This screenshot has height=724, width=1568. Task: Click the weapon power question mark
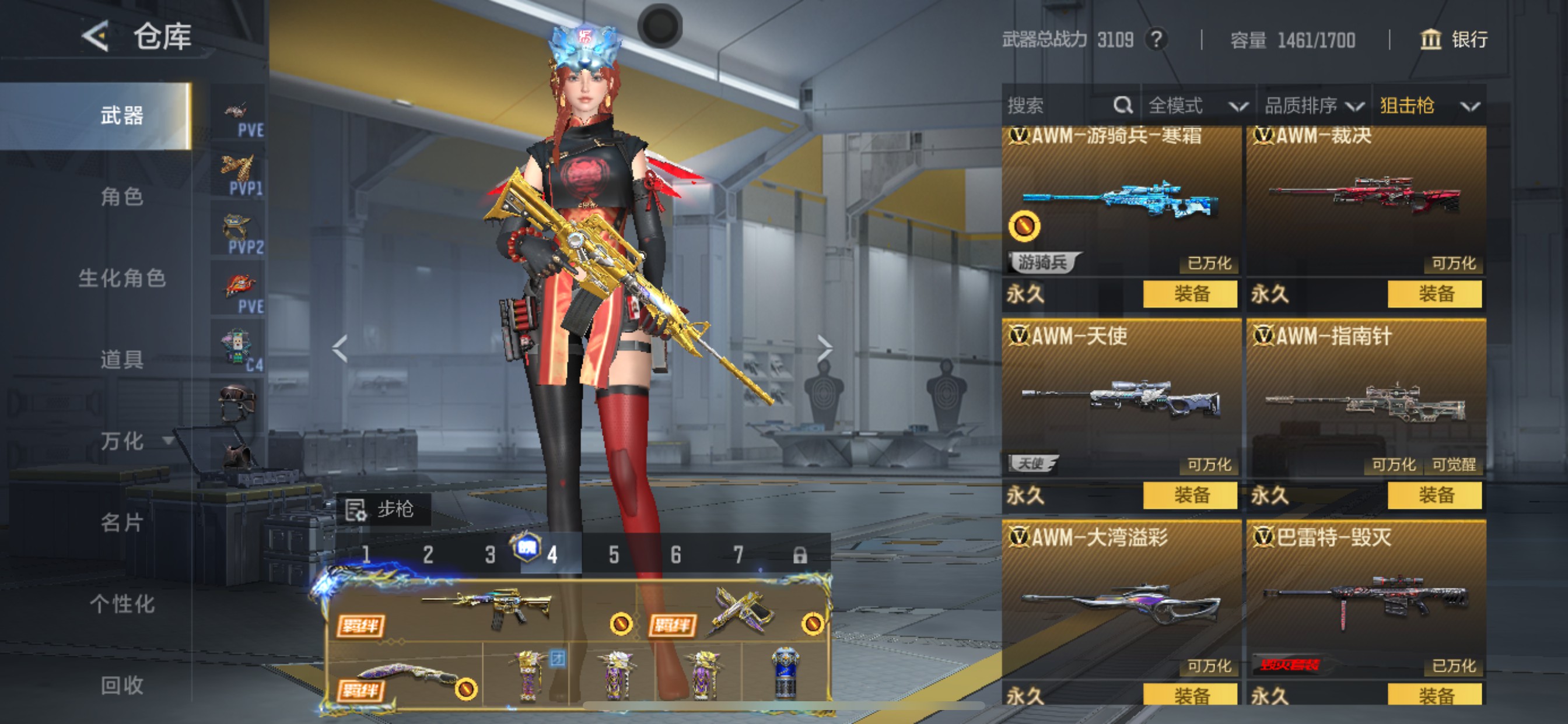coord(1156,40)
